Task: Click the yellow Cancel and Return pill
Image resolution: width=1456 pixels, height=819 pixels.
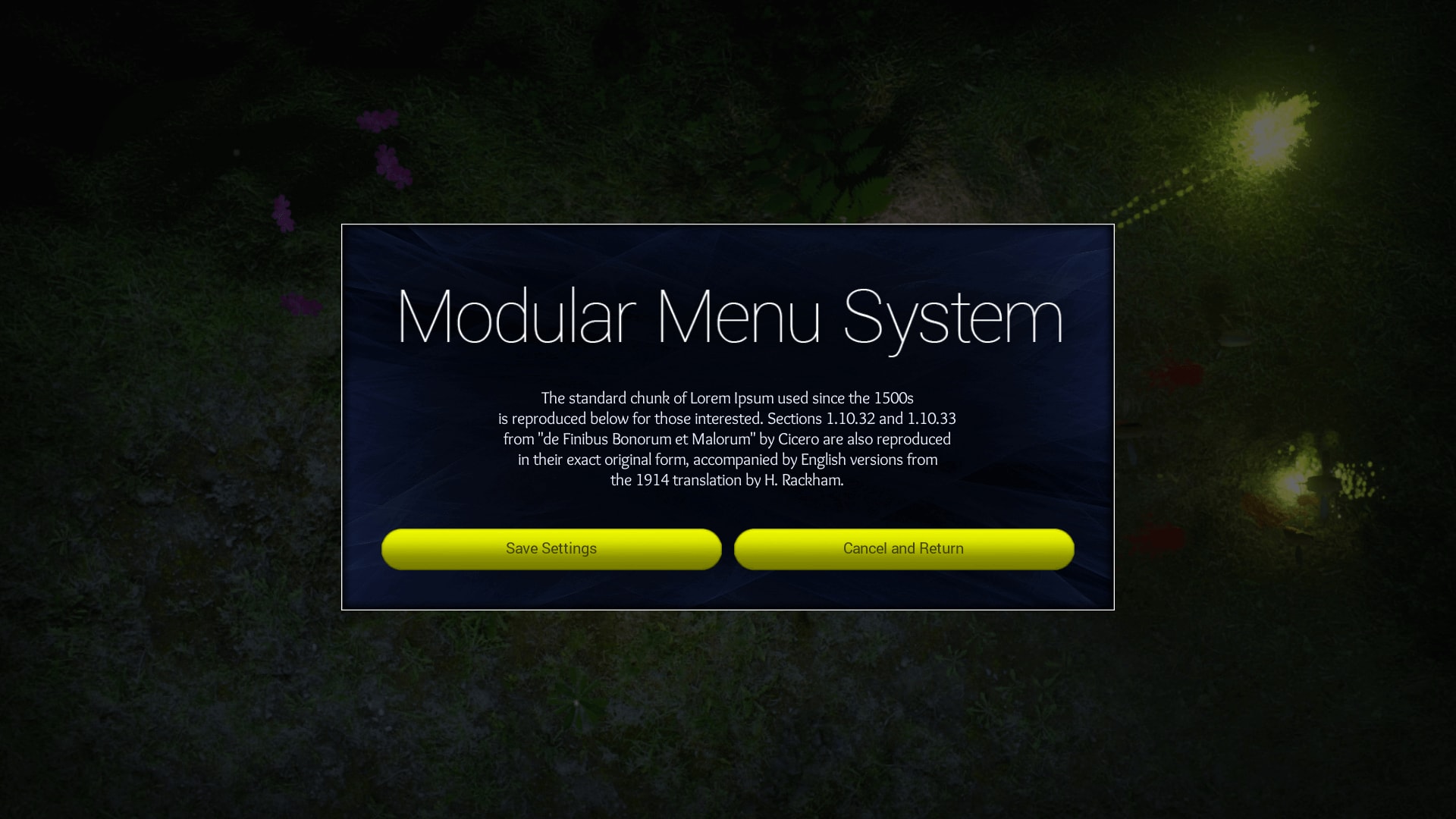Action: pos(902,548)
